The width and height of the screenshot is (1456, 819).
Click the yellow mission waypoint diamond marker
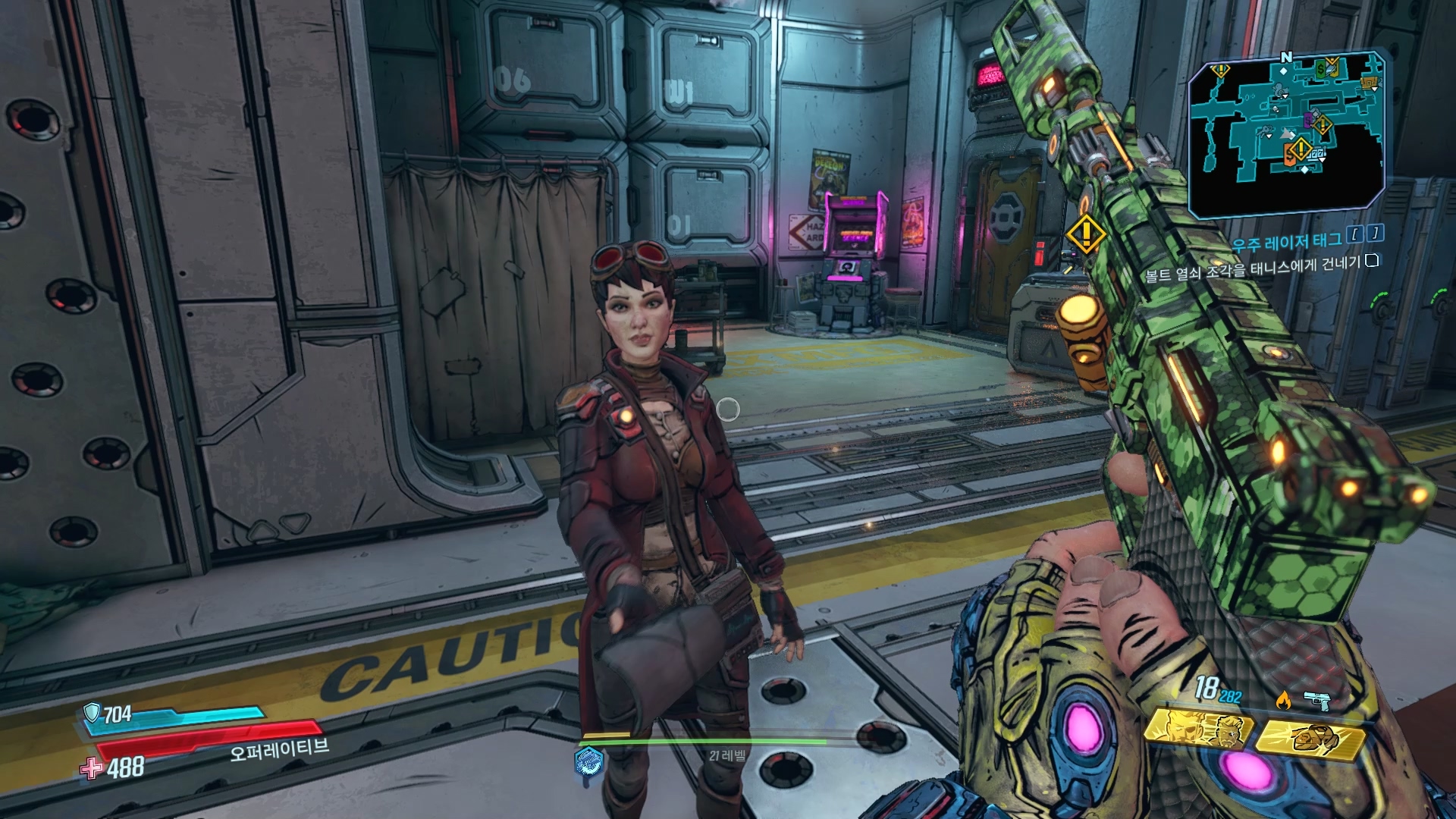point(1085,234)
